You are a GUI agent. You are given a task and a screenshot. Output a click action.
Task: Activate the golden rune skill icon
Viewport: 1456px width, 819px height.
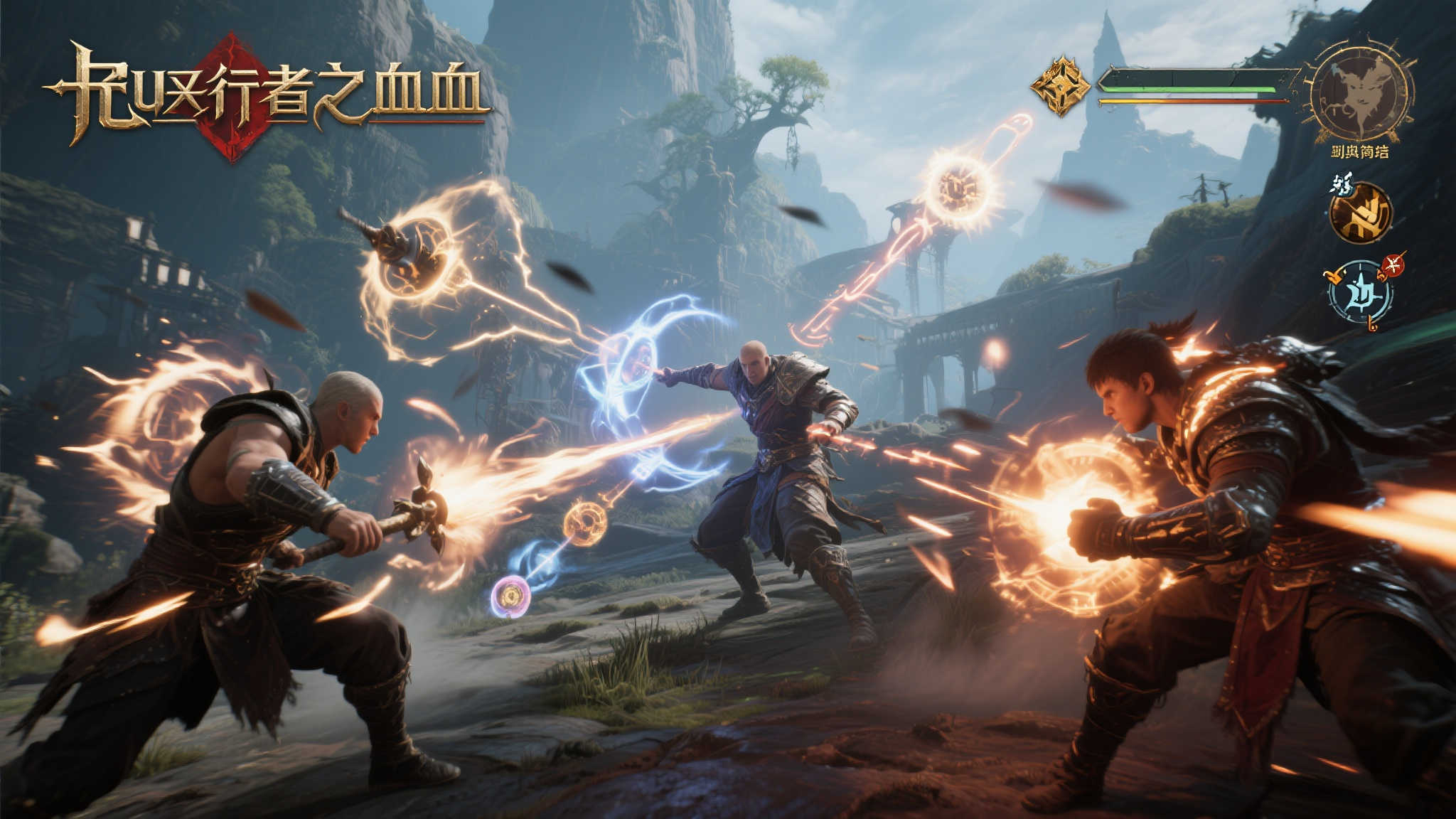[1360, 212]
